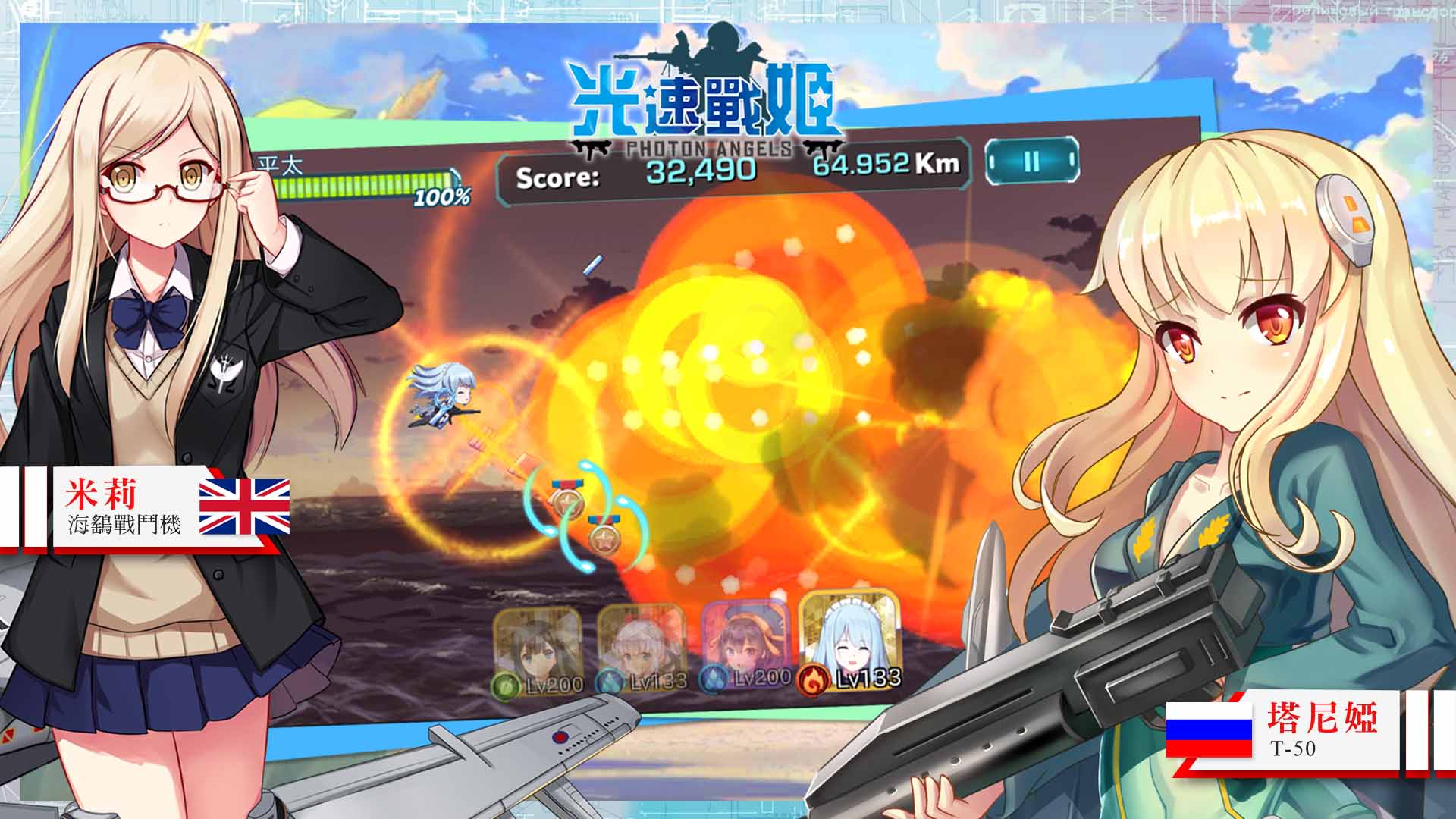Pick the orange-hat girl character portrait
The image size is (1456, 819).
point(746,642)
